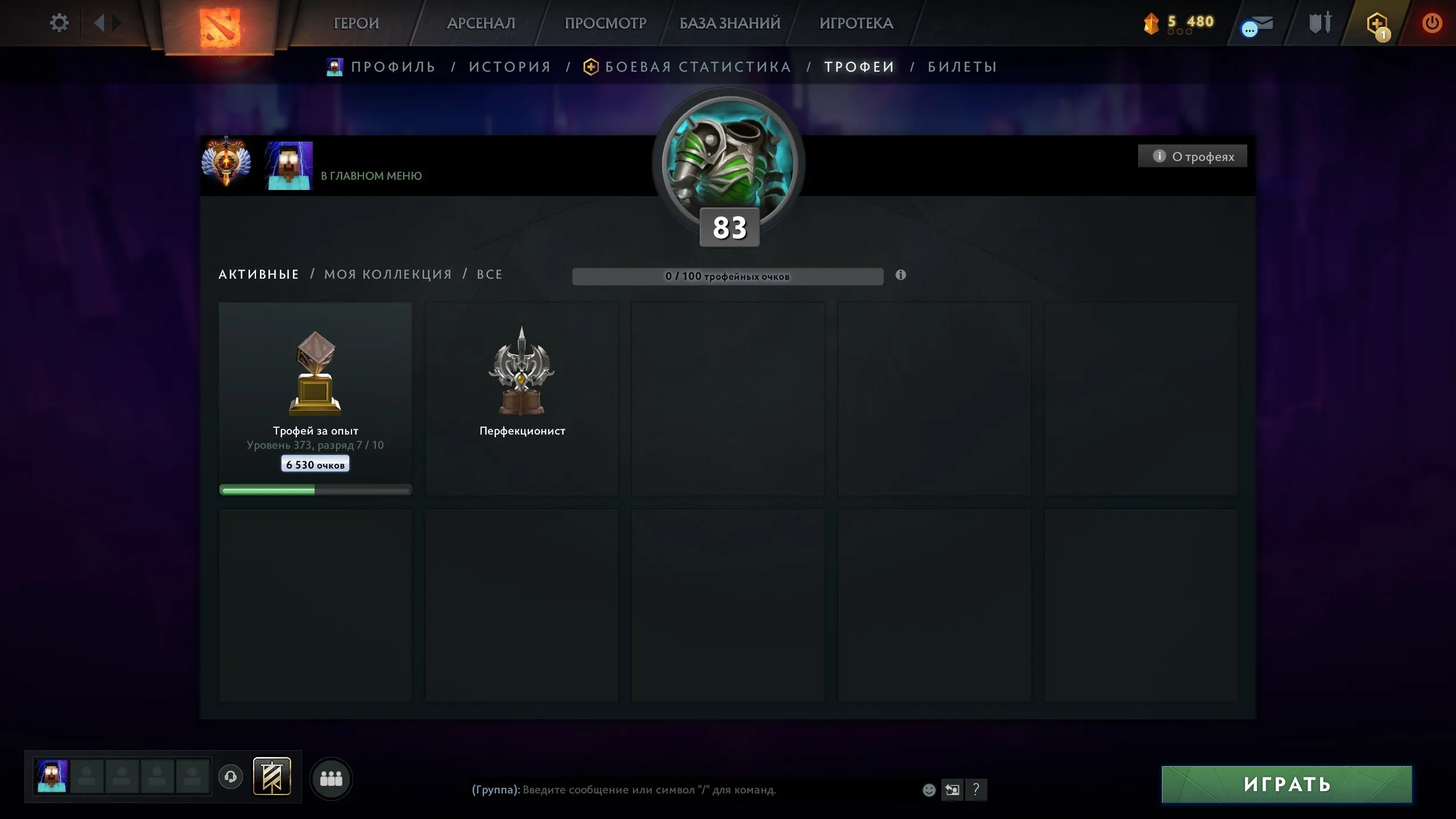Switch to ВСЕ trophy filter
Image resolution: width=1456 pixels, height=819 pixels.
(x=489, y=274)
